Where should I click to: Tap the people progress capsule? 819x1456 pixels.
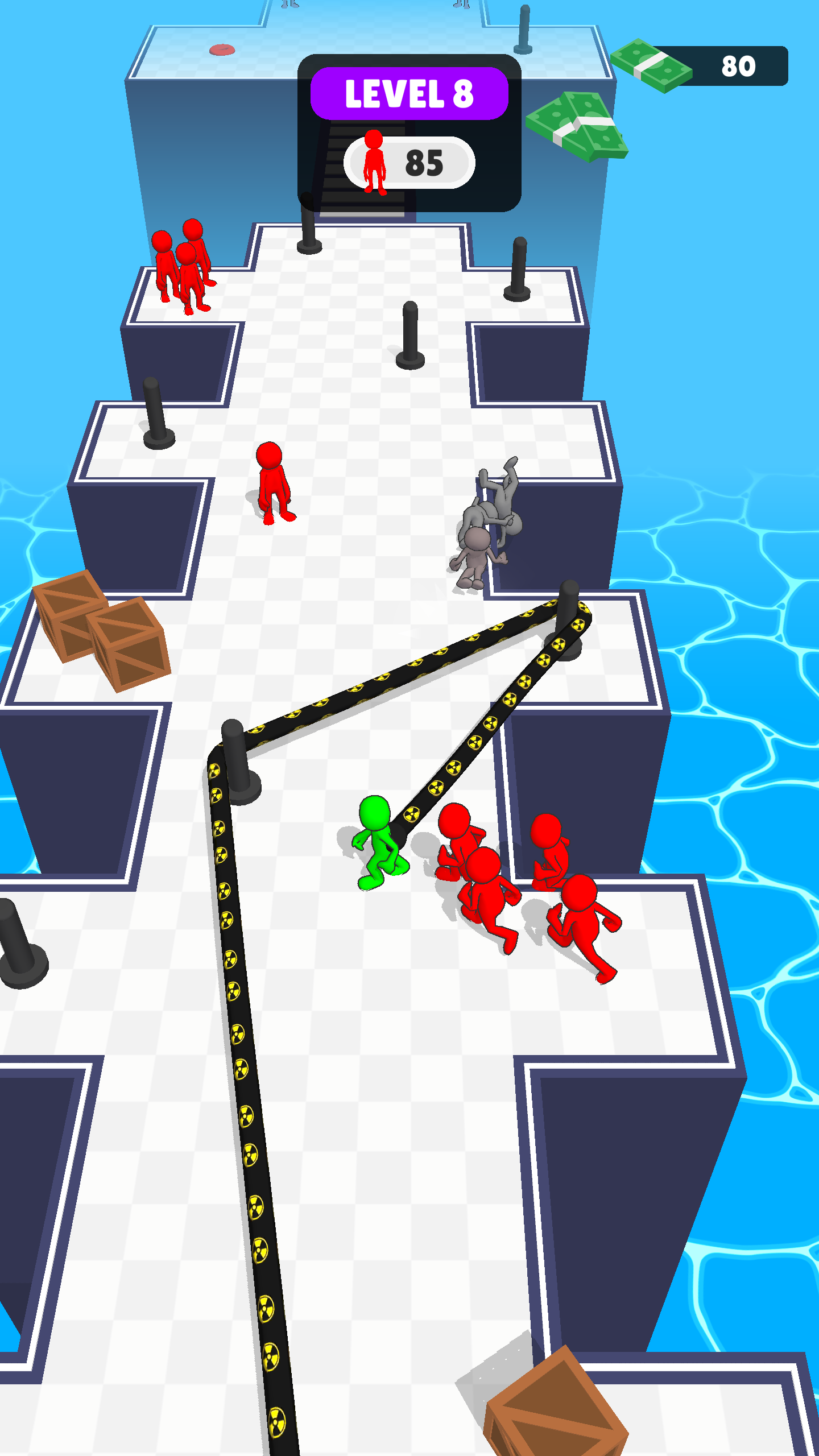tap(411, 162)
